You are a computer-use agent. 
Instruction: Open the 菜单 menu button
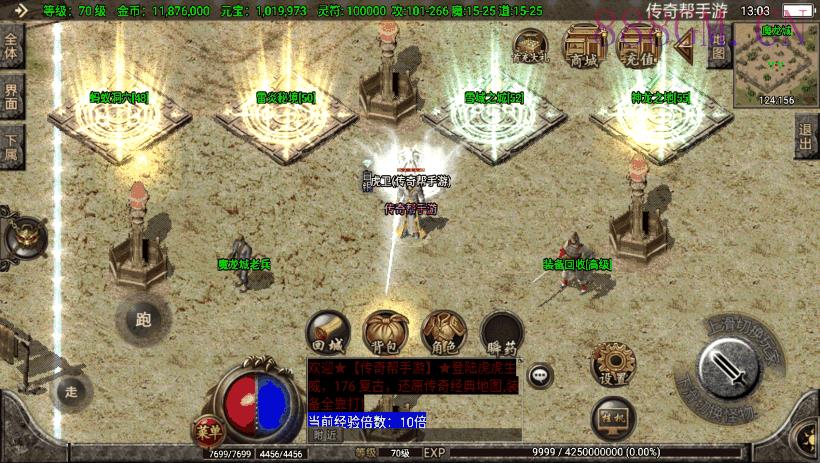[x=205, y=430]
